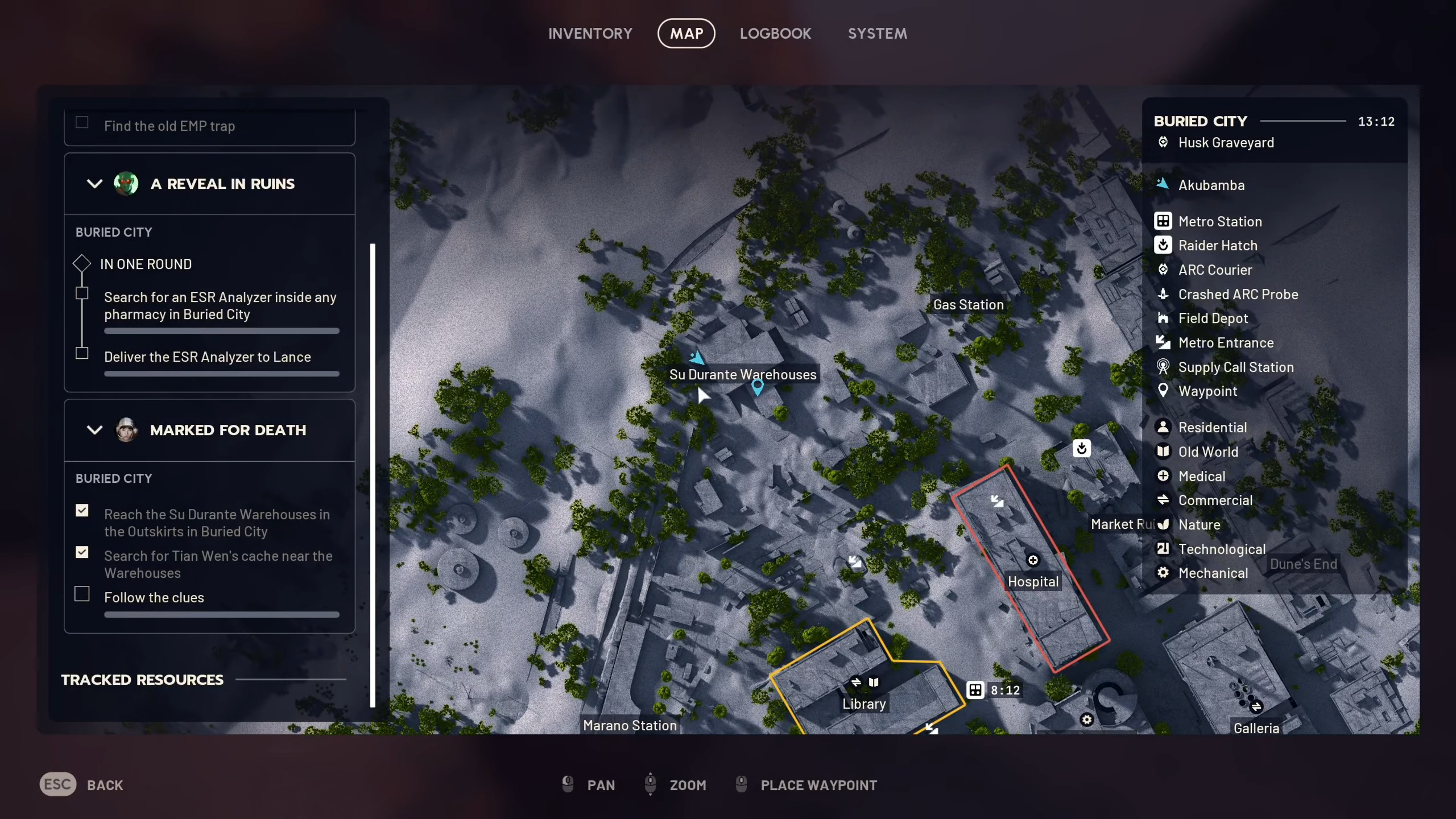Viewport: 1456px width, 819px height.
Task: Check the Find the old EMP trap objective
Action: click(82, 122)
